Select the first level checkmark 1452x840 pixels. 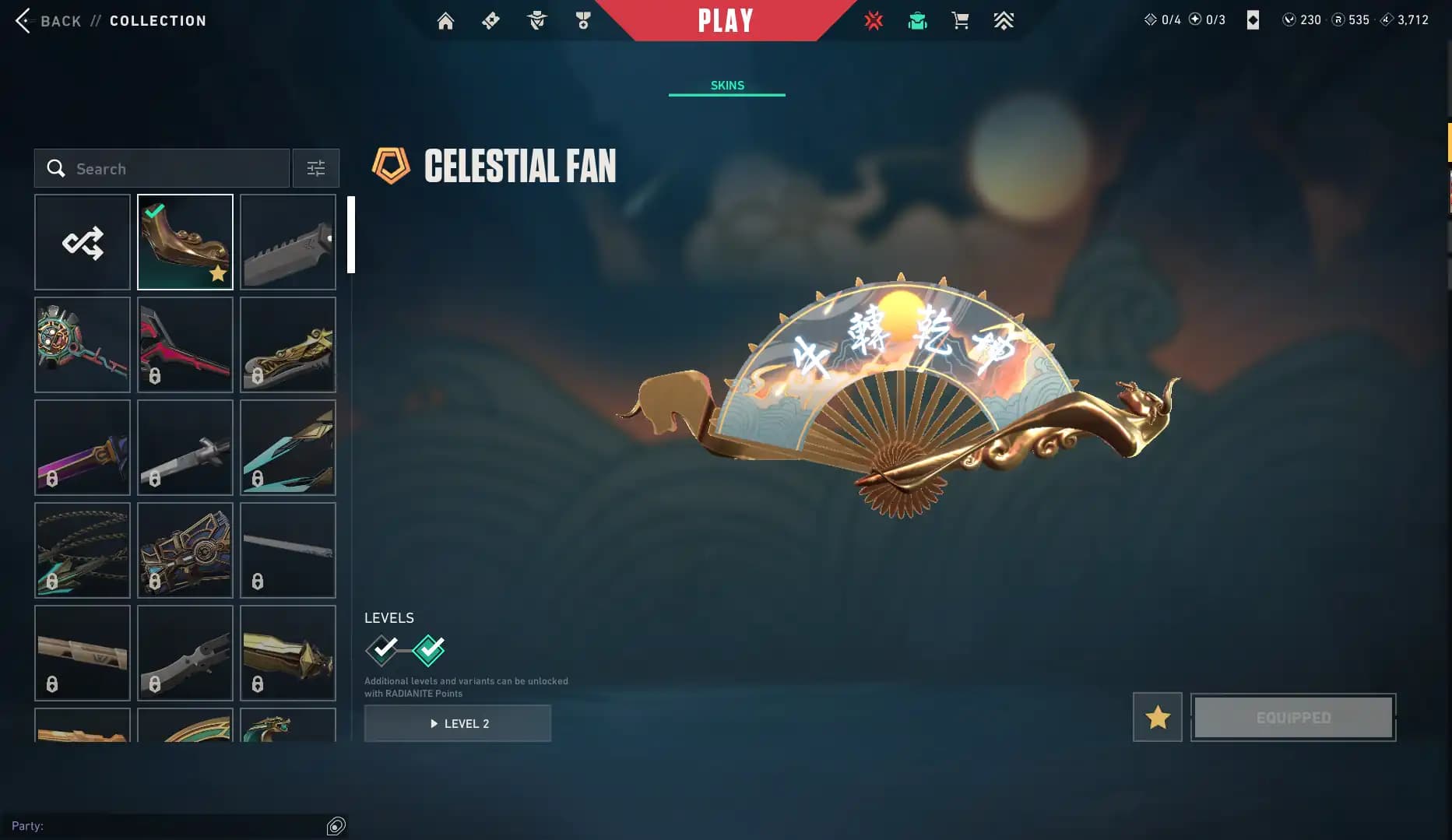[x=382, y=650]
